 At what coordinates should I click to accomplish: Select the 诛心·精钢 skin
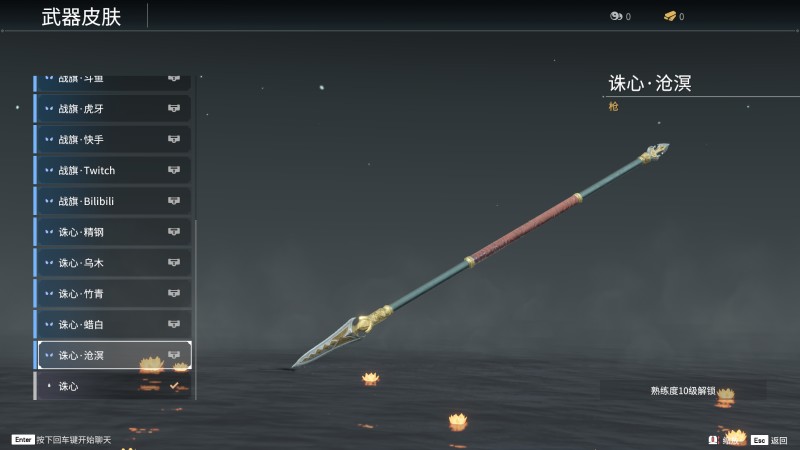pos(113,232)
